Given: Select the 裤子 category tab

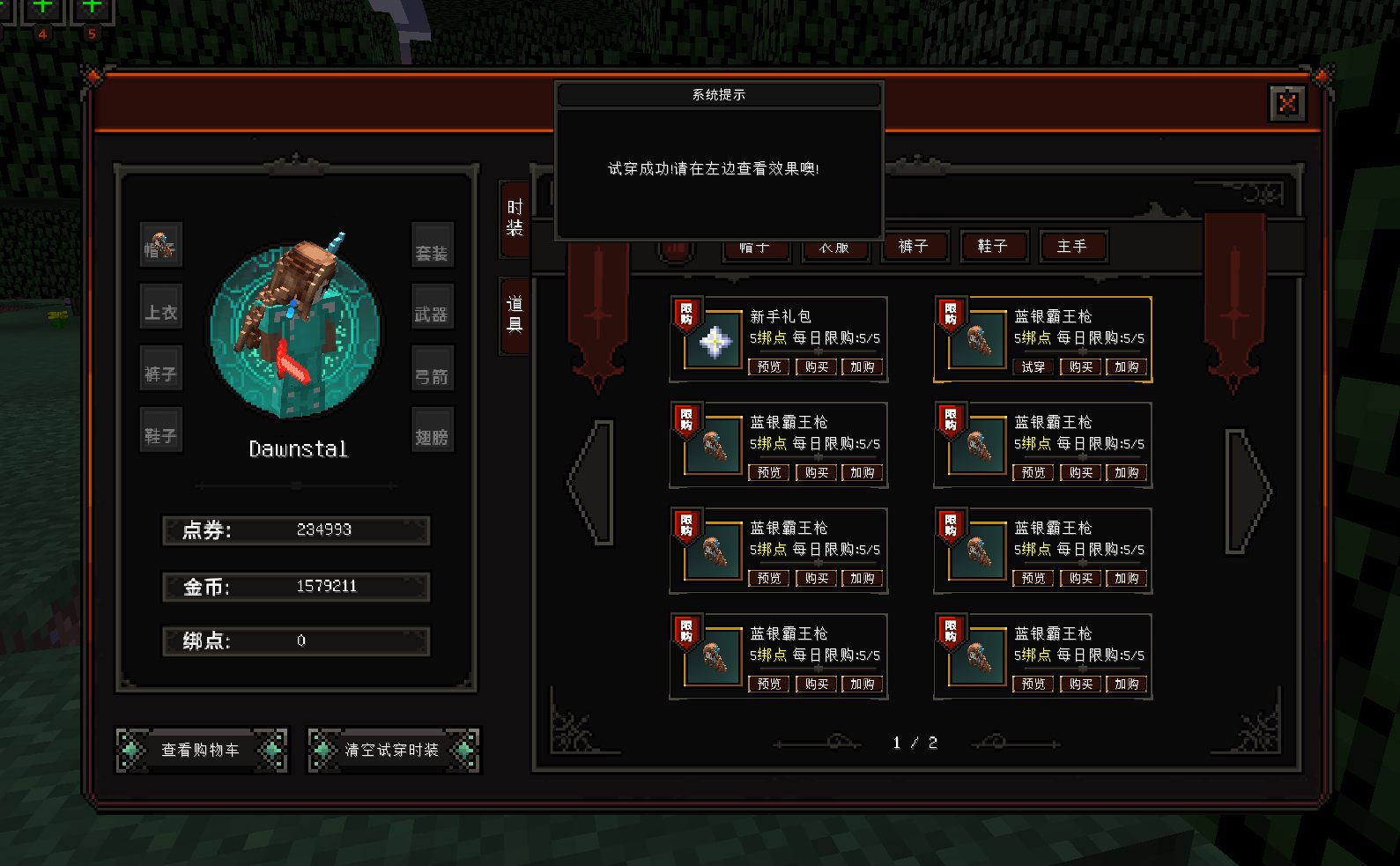Looking at the screenshot, I should pos(913,247).
